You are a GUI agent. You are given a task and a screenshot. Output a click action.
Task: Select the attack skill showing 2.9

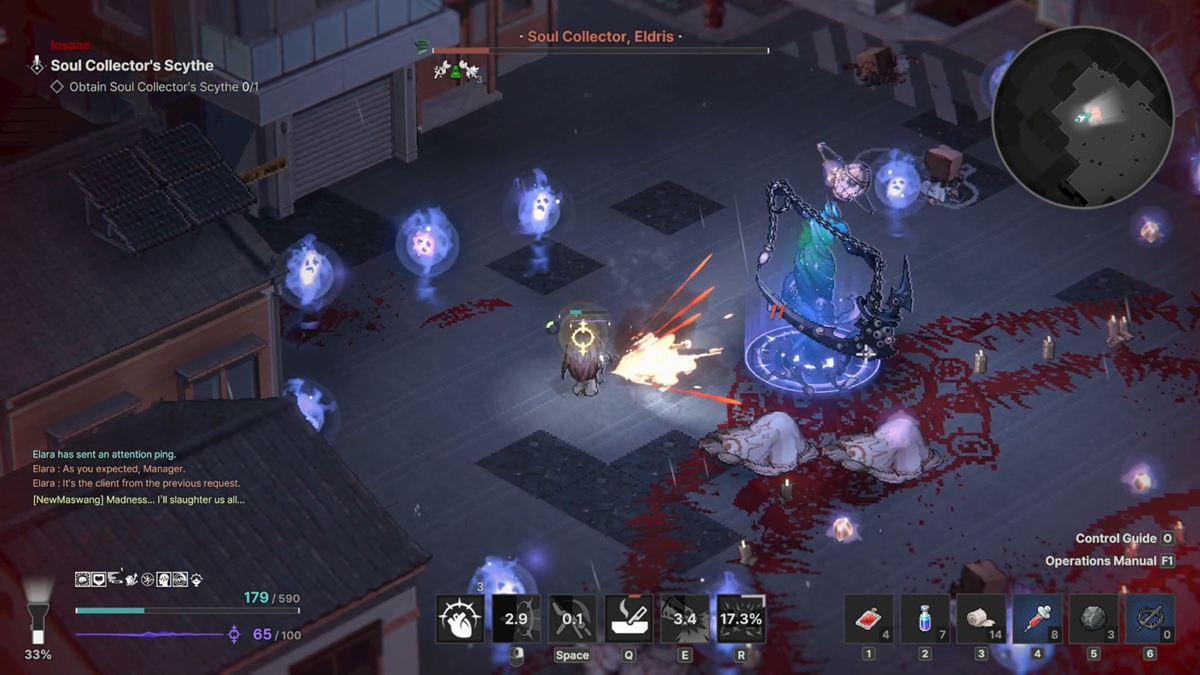point(516,619)
